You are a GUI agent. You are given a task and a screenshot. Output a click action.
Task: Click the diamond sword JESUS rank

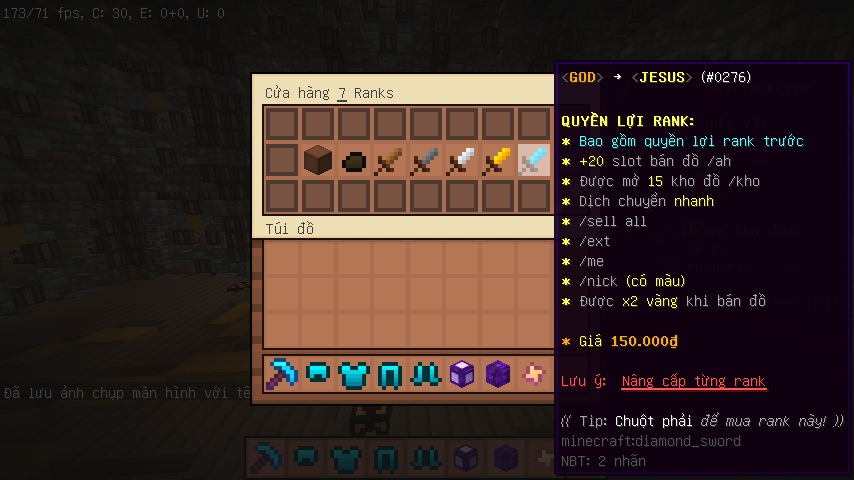[x=534, y=160]
